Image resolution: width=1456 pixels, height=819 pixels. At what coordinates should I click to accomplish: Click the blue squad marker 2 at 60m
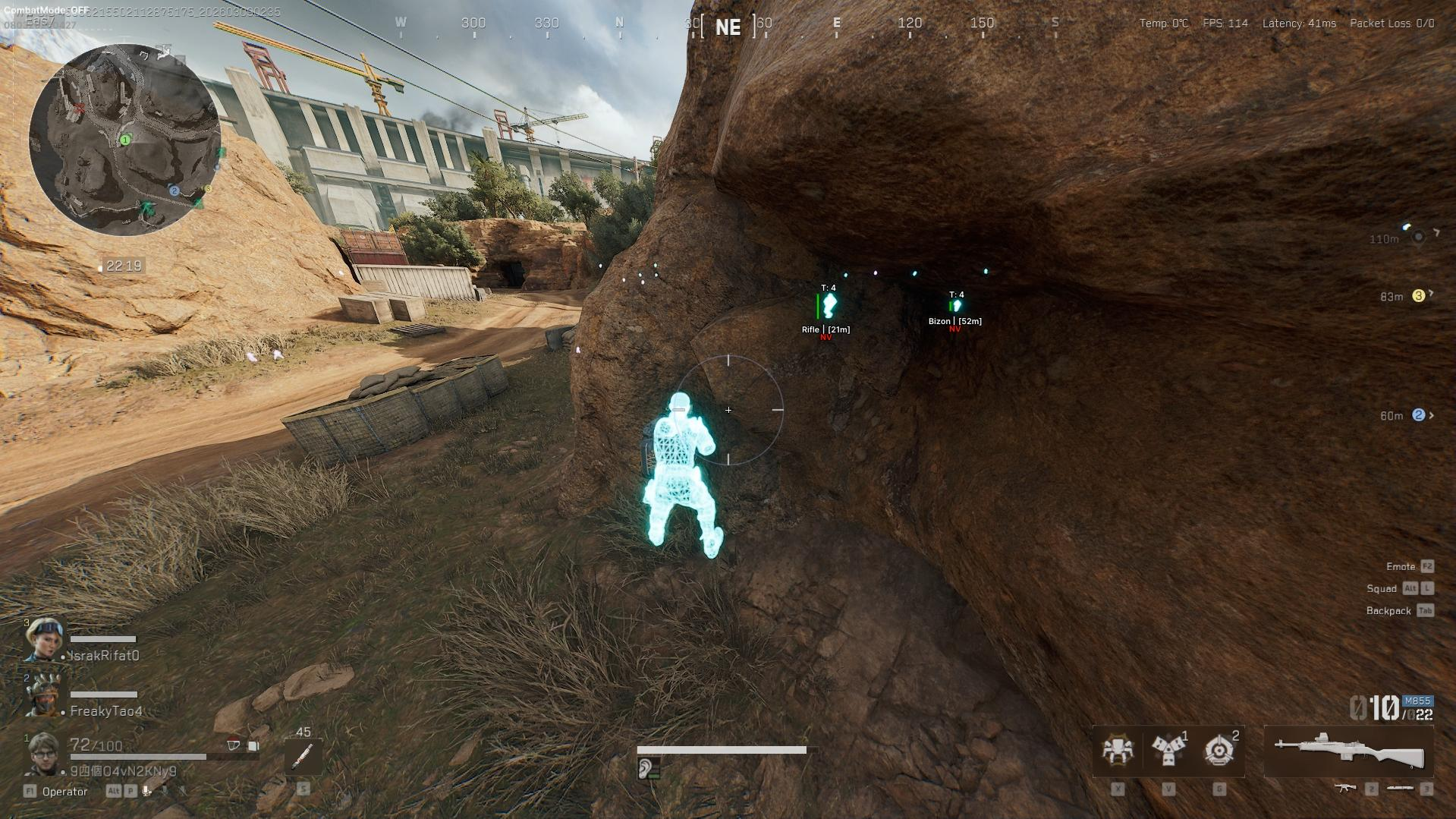tap(1418, 415)
